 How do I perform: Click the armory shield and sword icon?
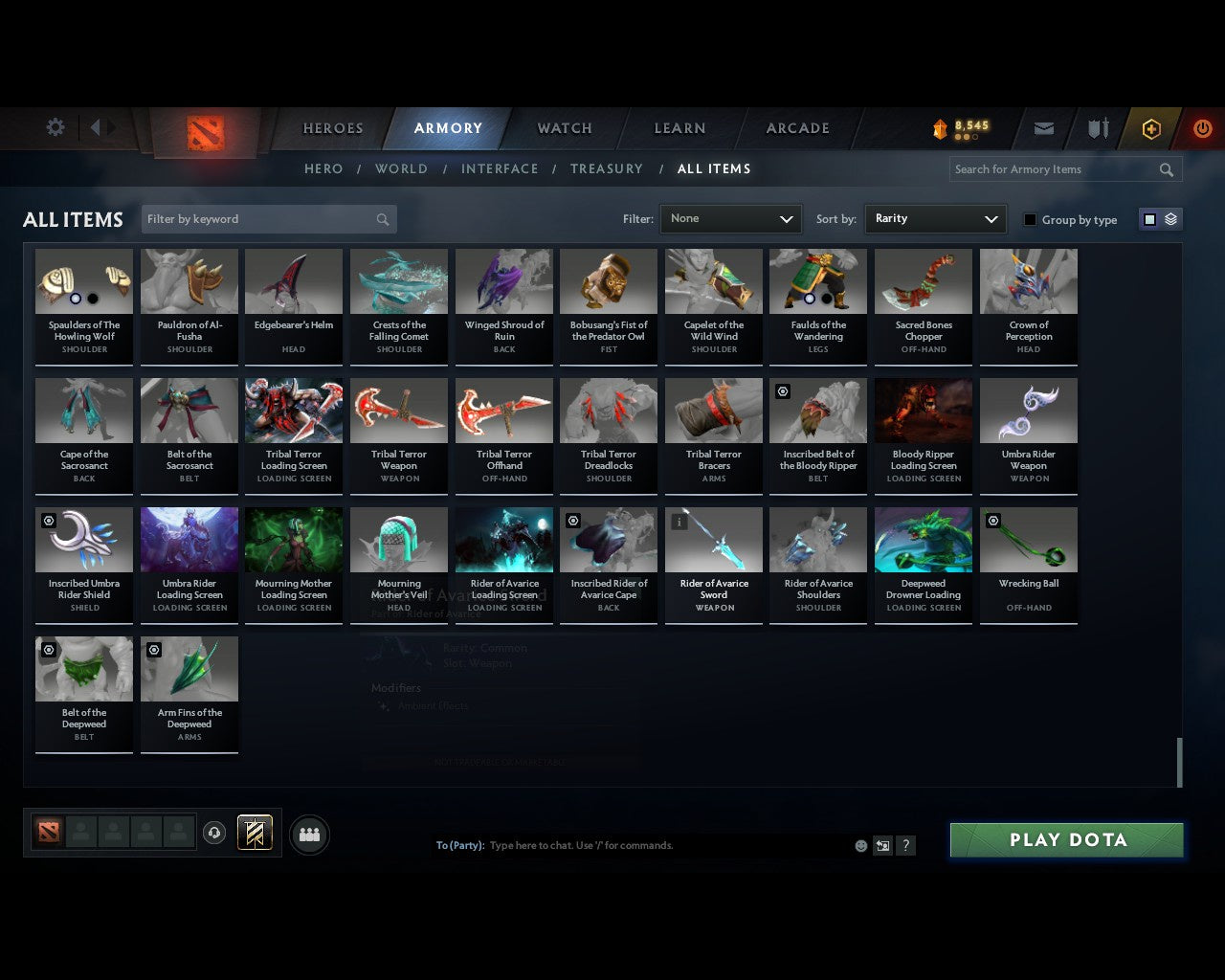(1097, 128)
